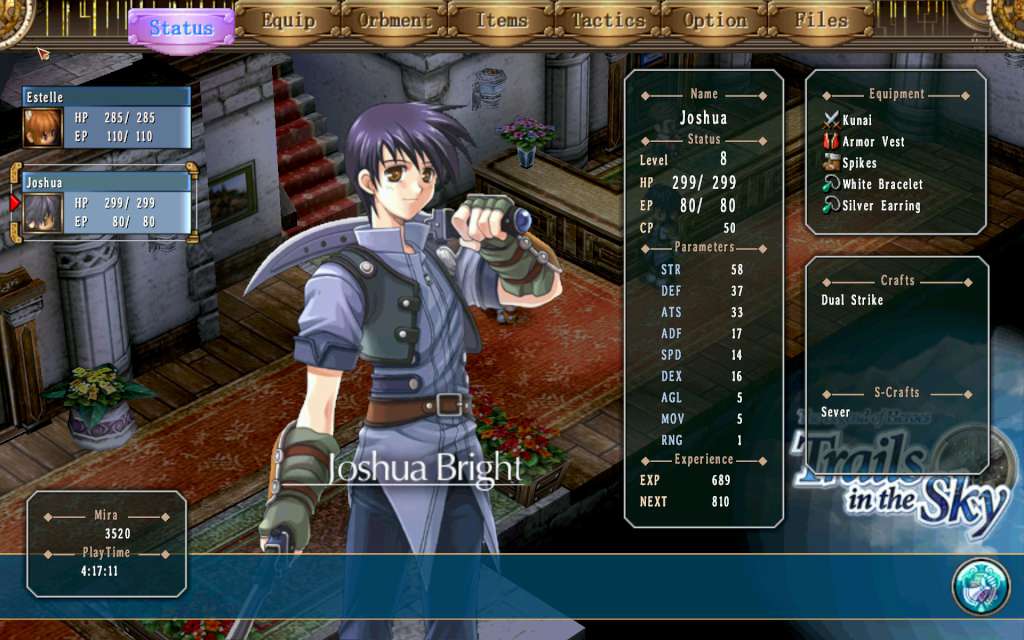The height and width of the screenshot is (640, 1024).
Task: Open the Orbment tab
Action: tap(395, 21)
